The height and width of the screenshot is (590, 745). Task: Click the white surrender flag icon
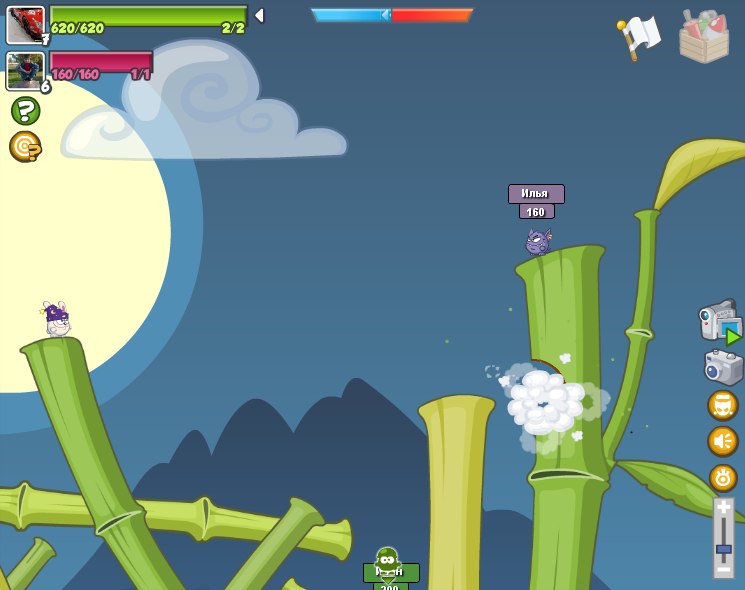(x=640, y=36)
